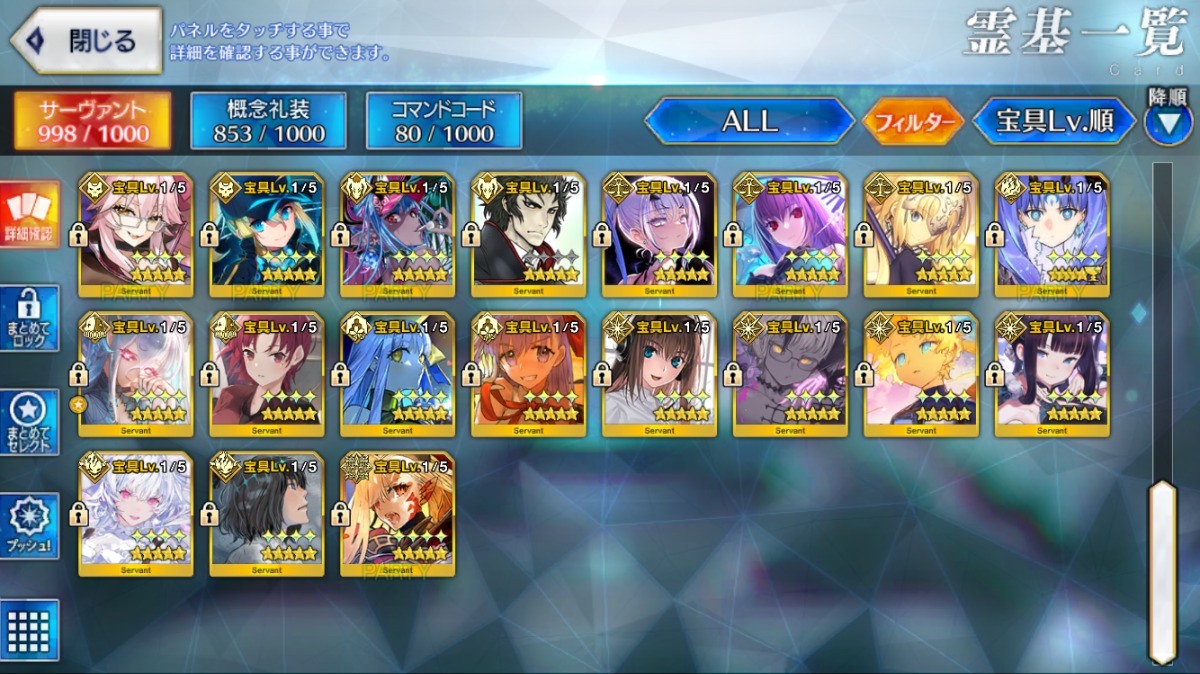Choose the blue-skinned servant with yellow eyes
Screen dimensions: 1200x674
[x=397, y=375]
